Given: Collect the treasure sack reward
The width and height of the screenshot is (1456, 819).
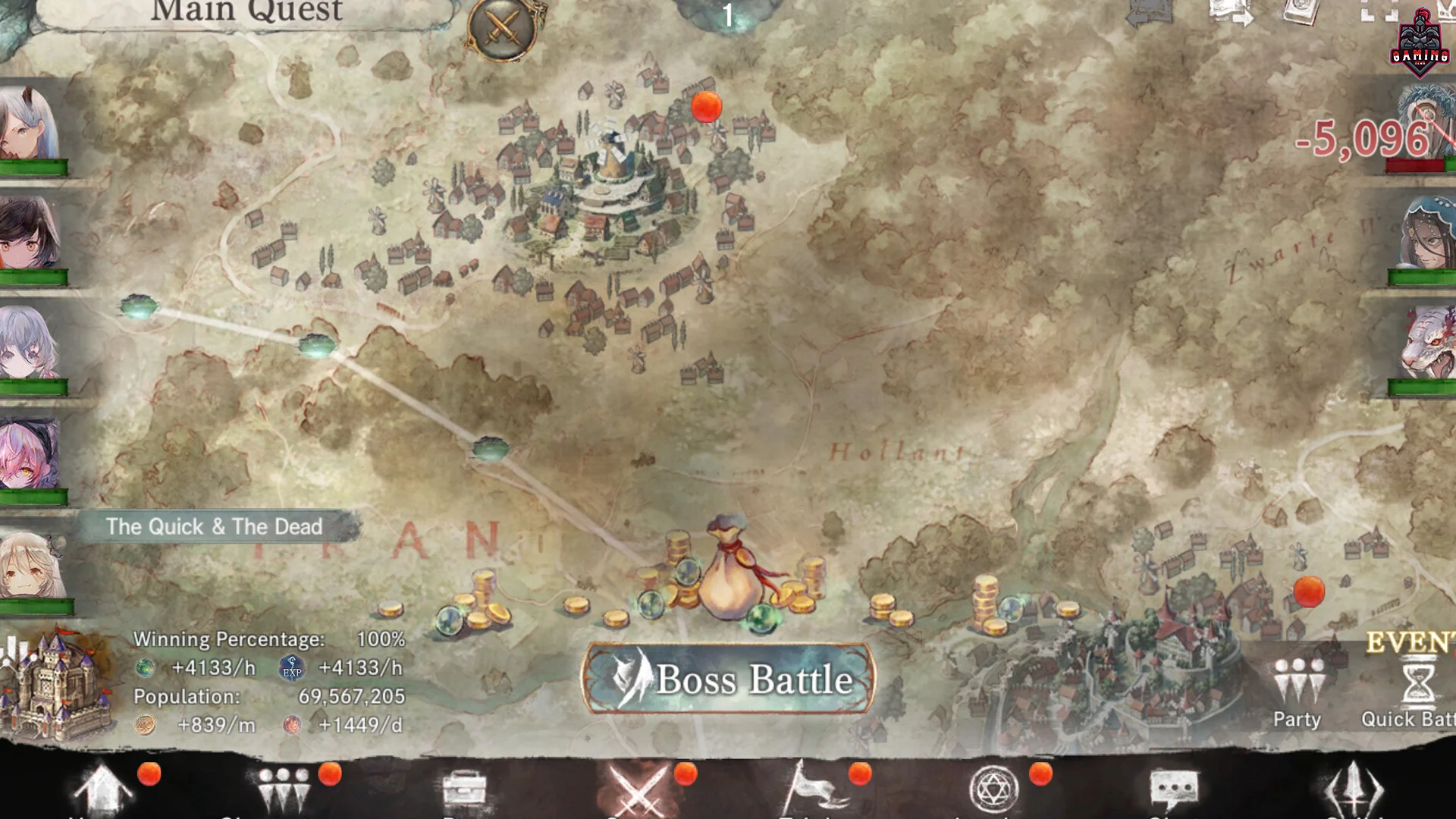Looking at the screenshot, I should click(x=729, y=569).
